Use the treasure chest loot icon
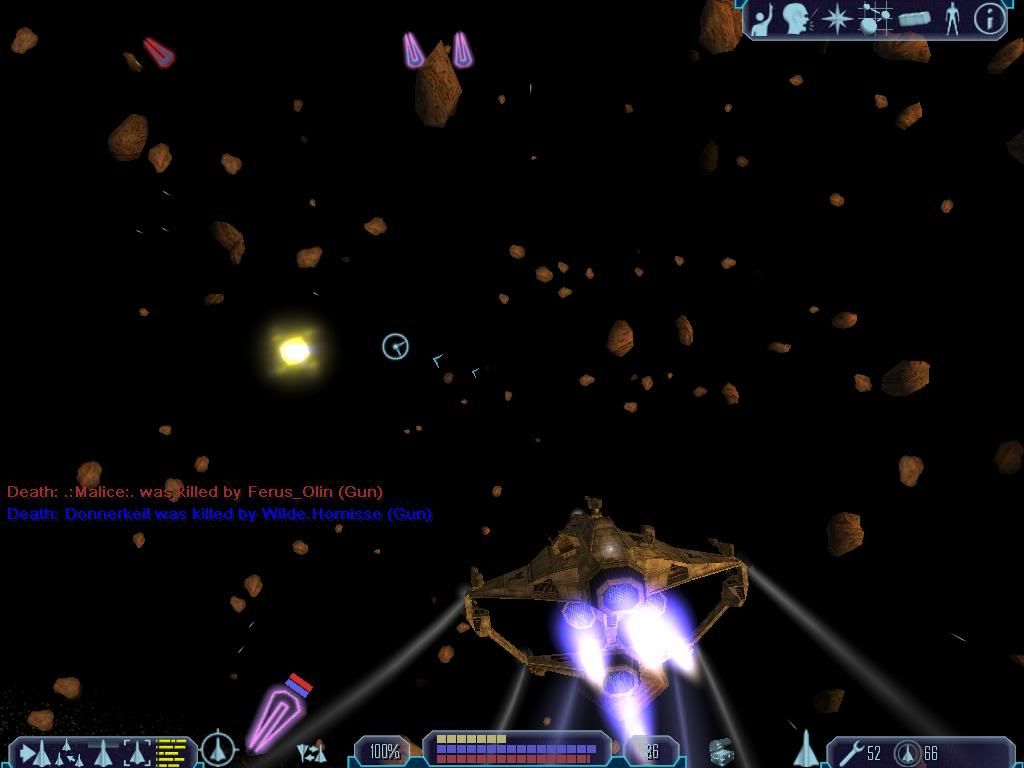 point(722,750)
